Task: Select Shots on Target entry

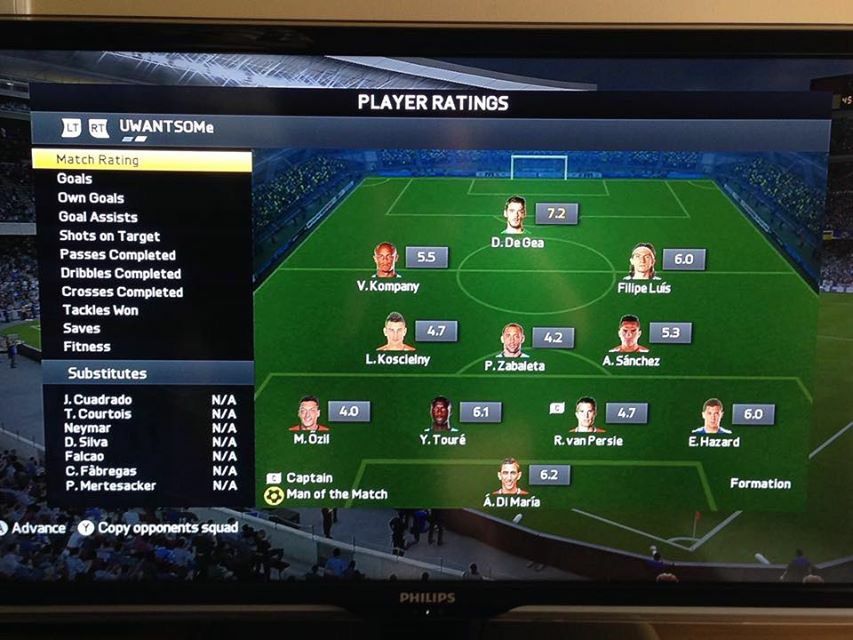Action: (x=109, y=236)
